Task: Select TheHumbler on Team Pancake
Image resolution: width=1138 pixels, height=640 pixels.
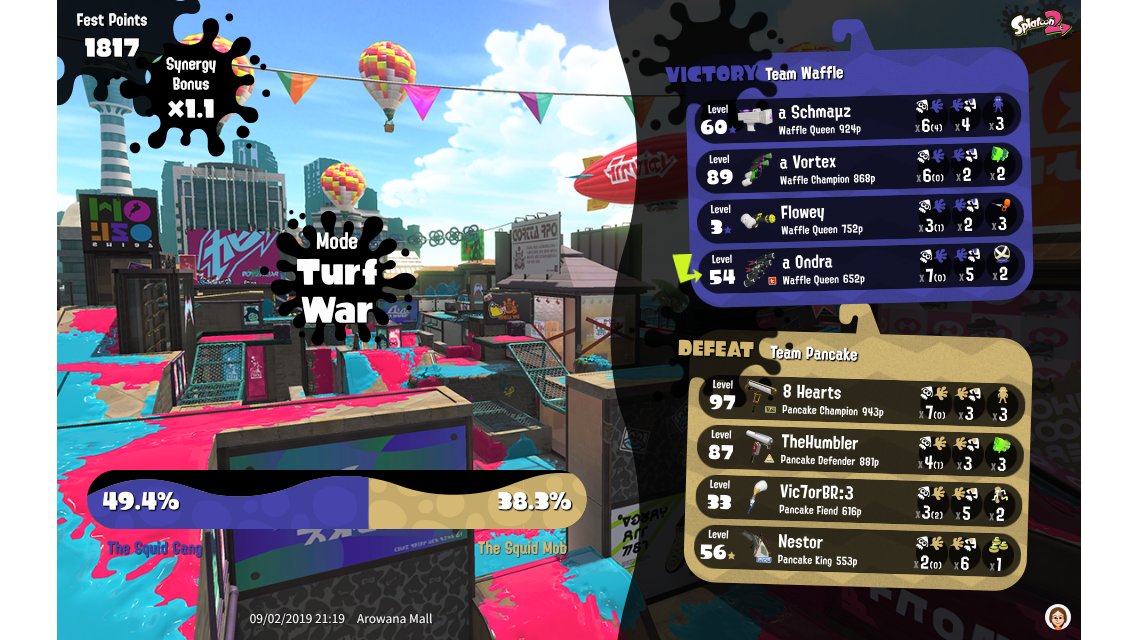Action: point(860,448)
